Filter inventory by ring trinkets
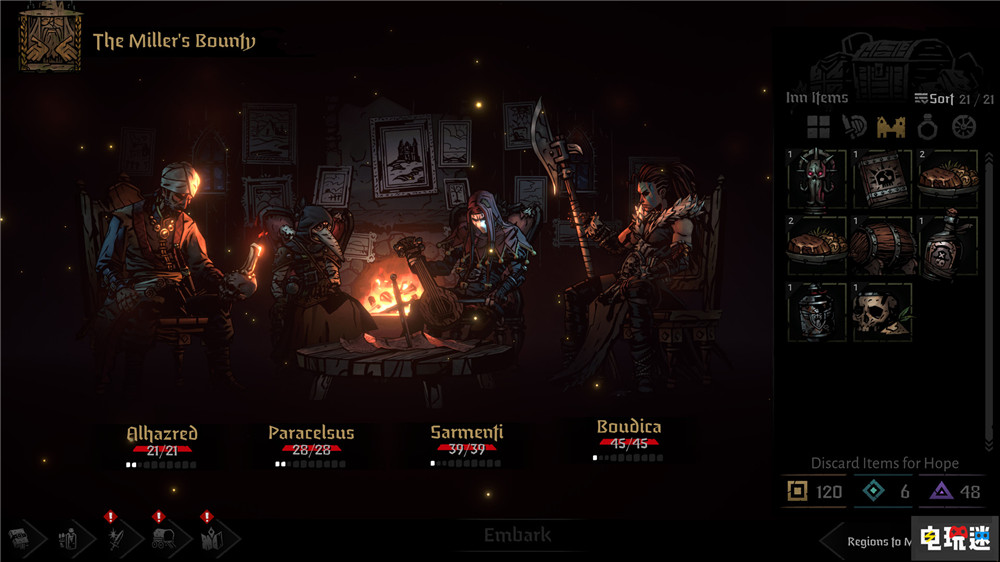 click(x=928, y=126)
